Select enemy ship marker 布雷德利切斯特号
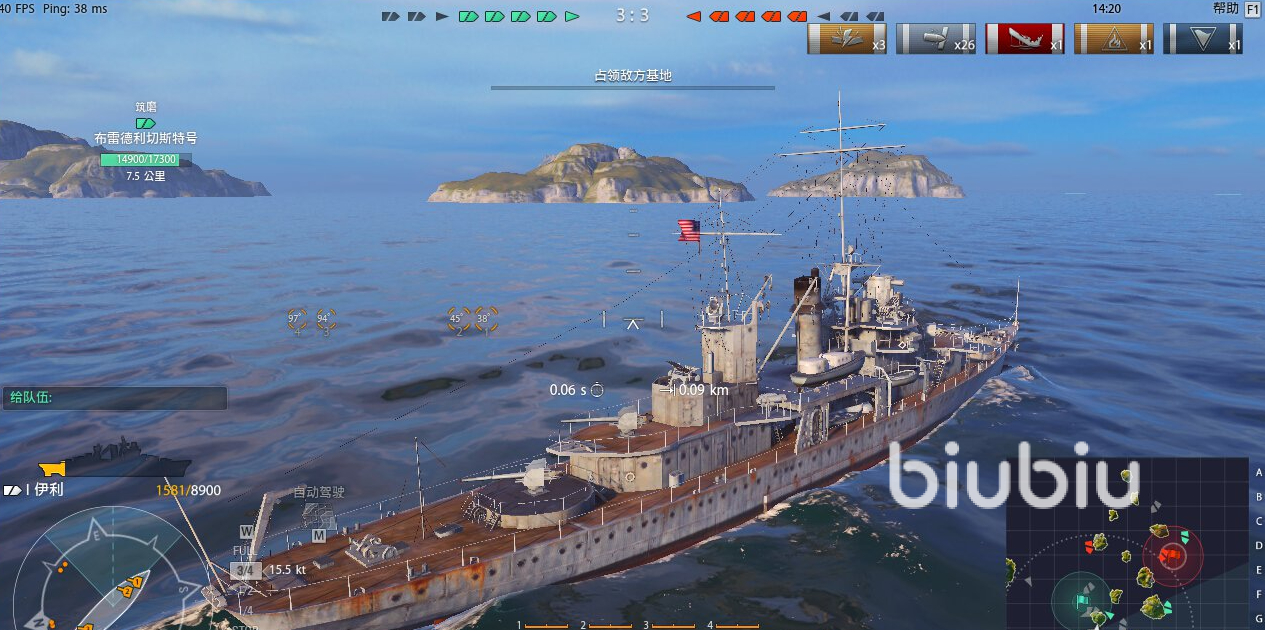Image resolution: width=1265 pixels, height=630 pixels. (x=146, y=138)
